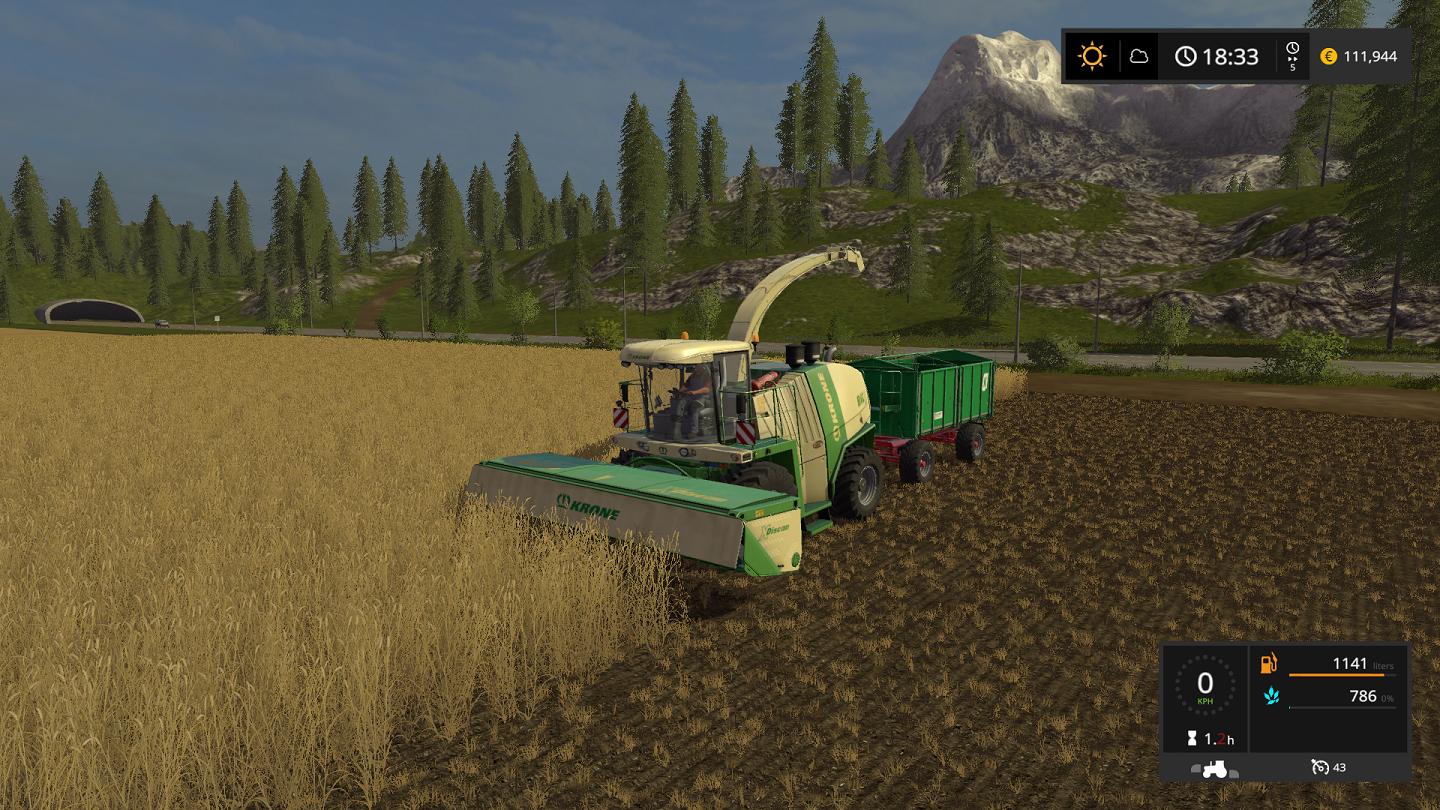Select the orange fuel pump icon
The image size is (1440, 810).
(x=1269, y=664)
